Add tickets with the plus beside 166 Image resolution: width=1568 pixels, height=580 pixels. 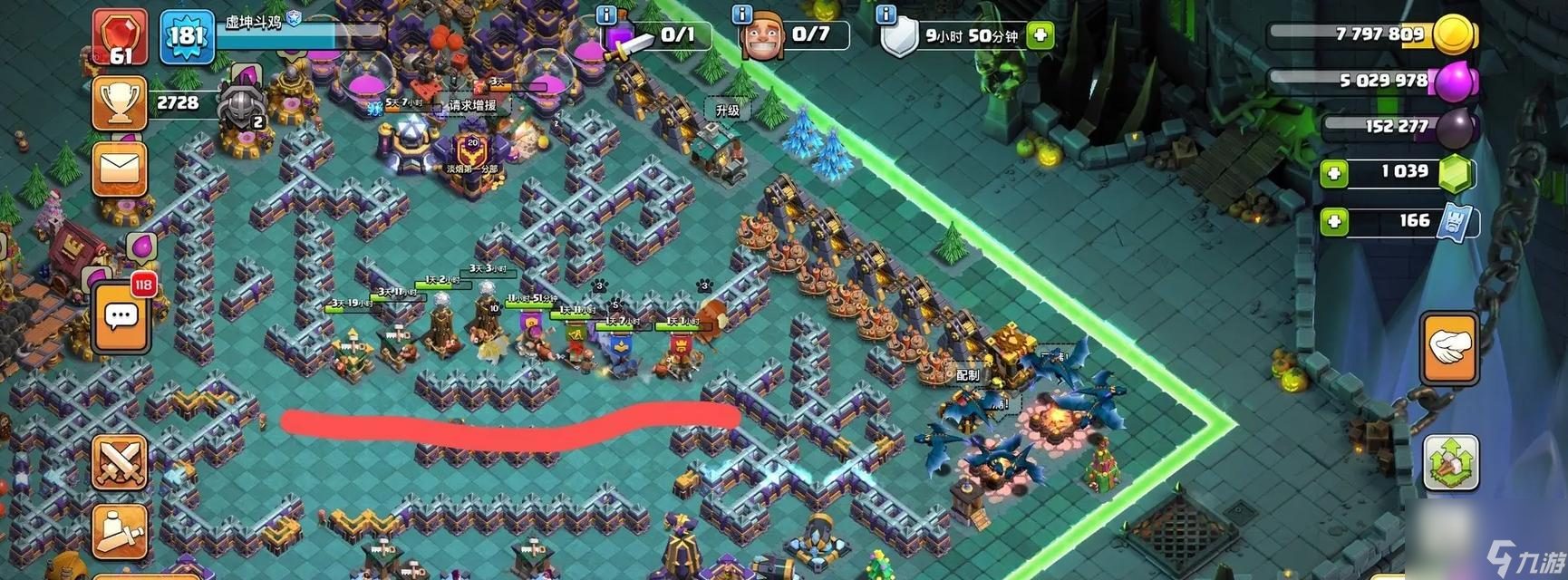(1333, 221)
